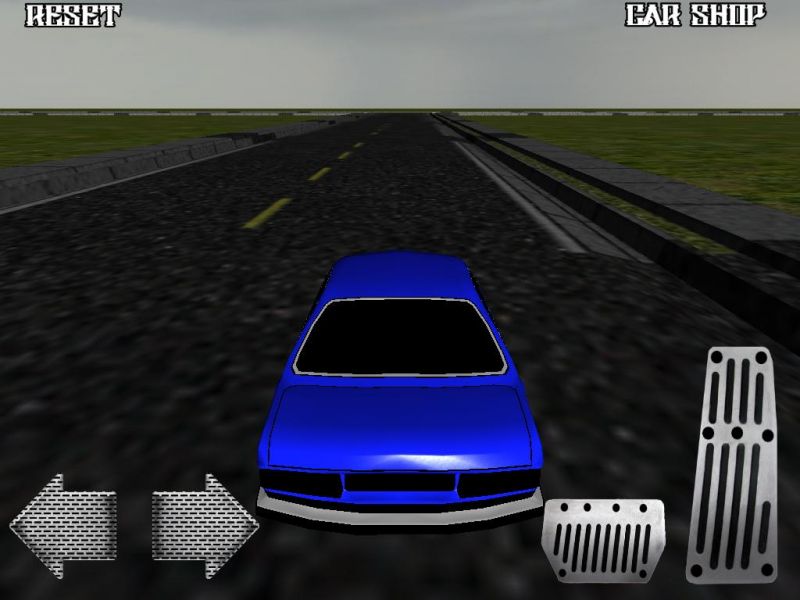Tap the right steering arrow
800x600 pixels.
point(205,526)
